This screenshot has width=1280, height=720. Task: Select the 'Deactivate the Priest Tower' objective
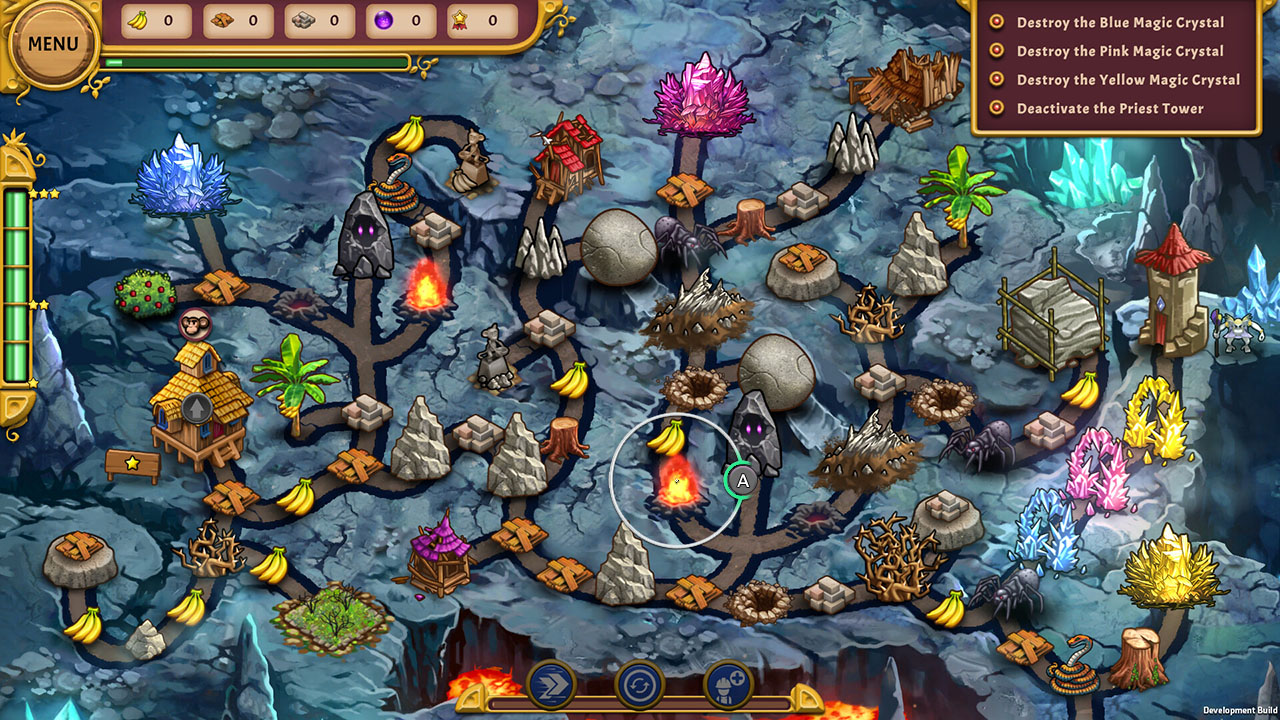[1110, 108]
